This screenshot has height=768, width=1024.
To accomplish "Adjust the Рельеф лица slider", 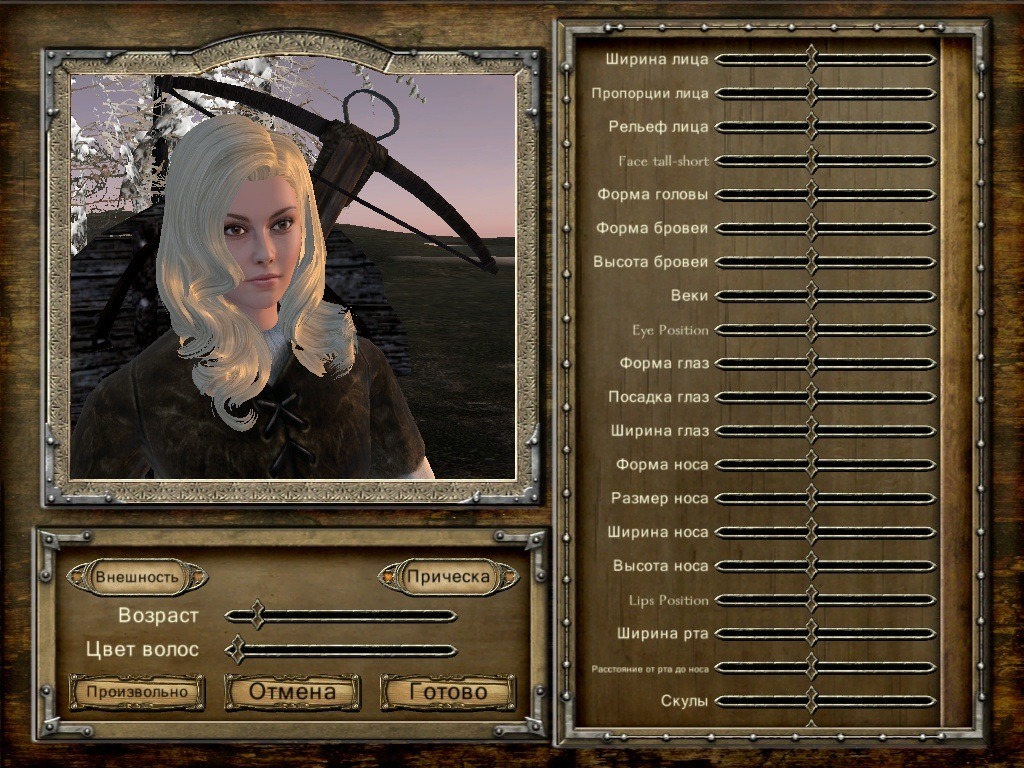I will [811, 127].
